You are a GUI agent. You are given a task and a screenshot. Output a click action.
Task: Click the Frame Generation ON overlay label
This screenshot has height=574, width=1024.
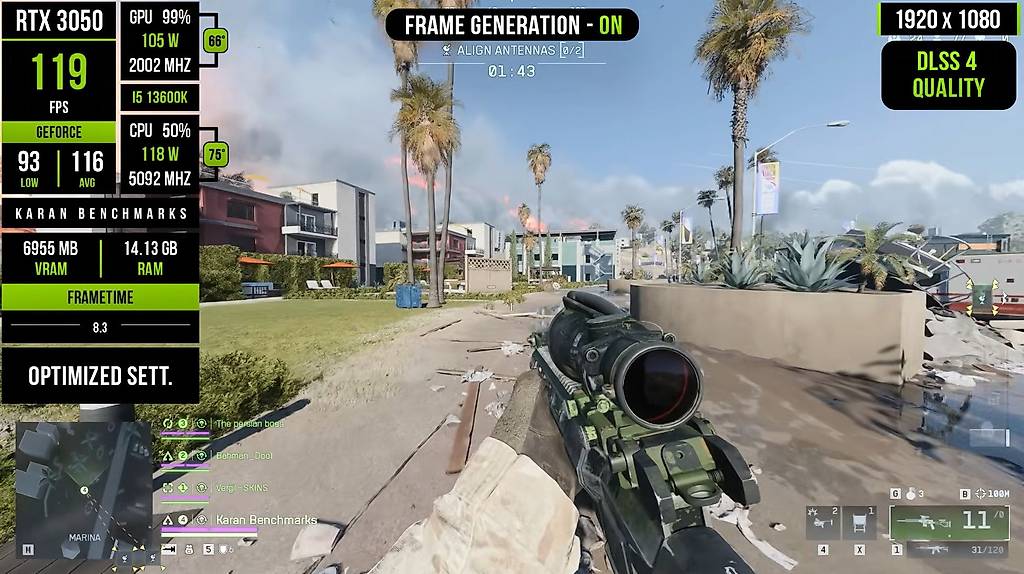(512, 24)
